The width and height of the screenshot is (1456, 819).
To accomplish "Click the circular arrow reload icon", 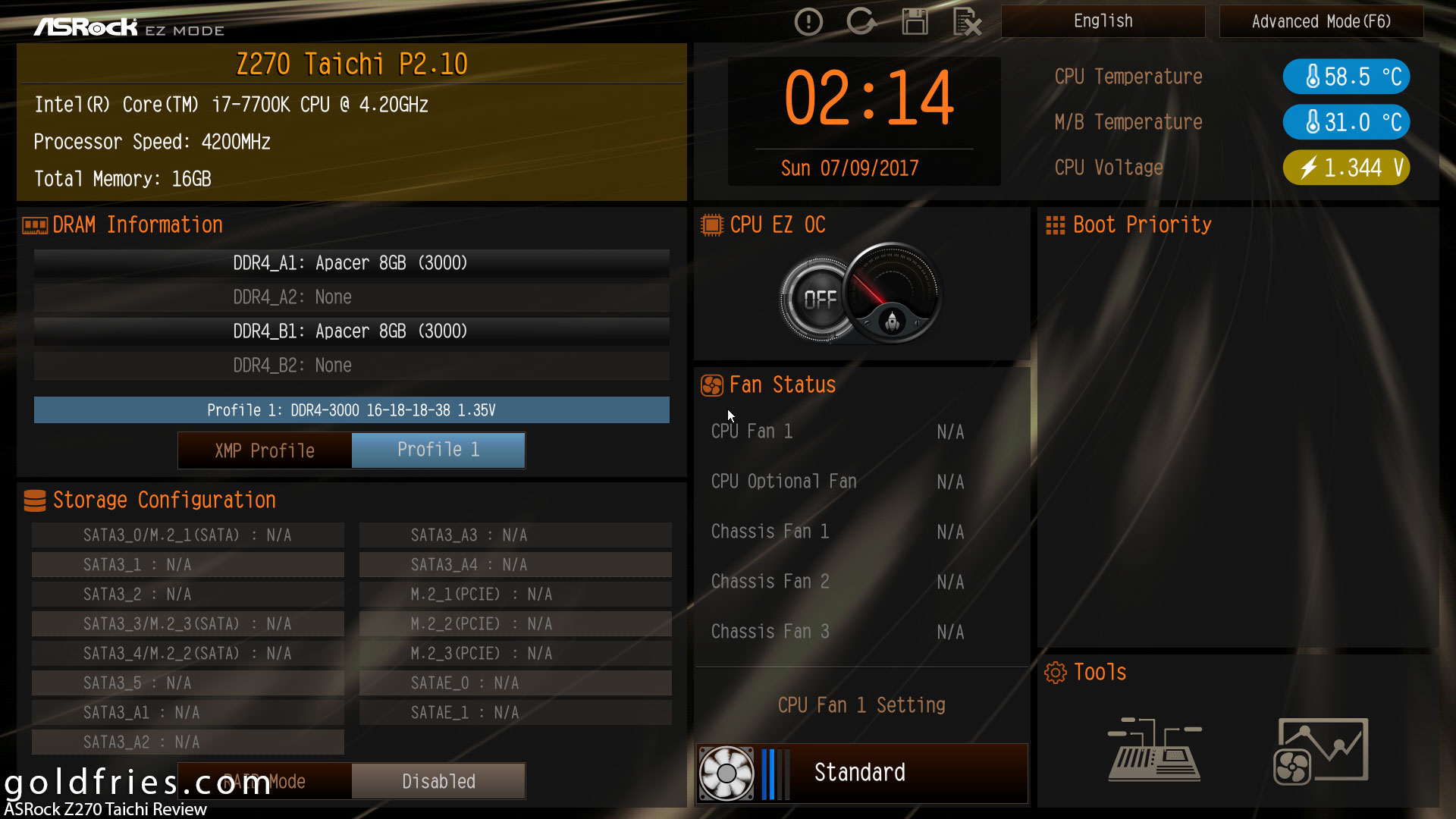I will pyautogui.click(x=861, y=21).
